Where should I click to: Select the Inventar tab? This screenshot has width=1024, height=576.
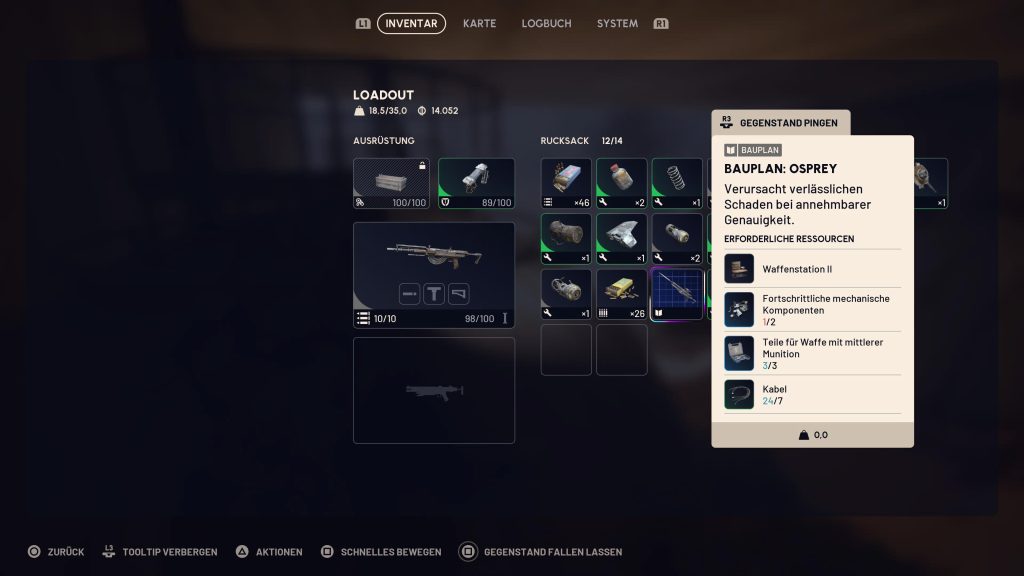[x=411, y=23]
